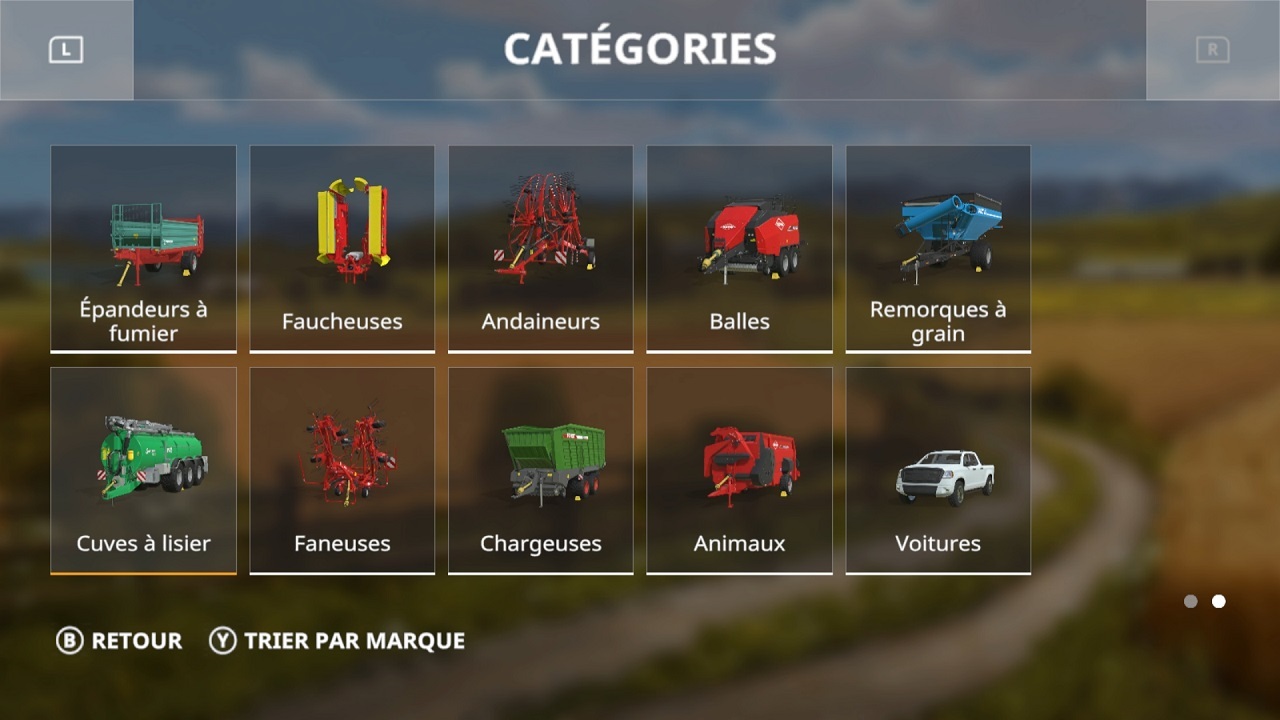Select the Remorques à grain category
The height and width of the screenshot is (720, 1280).
[938, 248]
